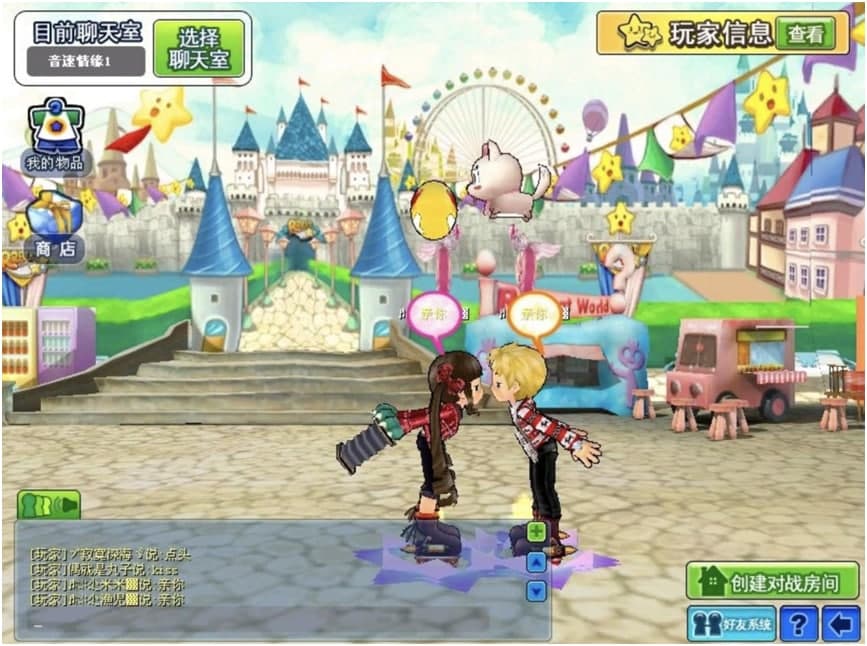Image resolution: width=867 pixels, height=646 pixels.
Task: Go back with the blue arrow button
Action: pyautogui.click(x=840, y=624)
